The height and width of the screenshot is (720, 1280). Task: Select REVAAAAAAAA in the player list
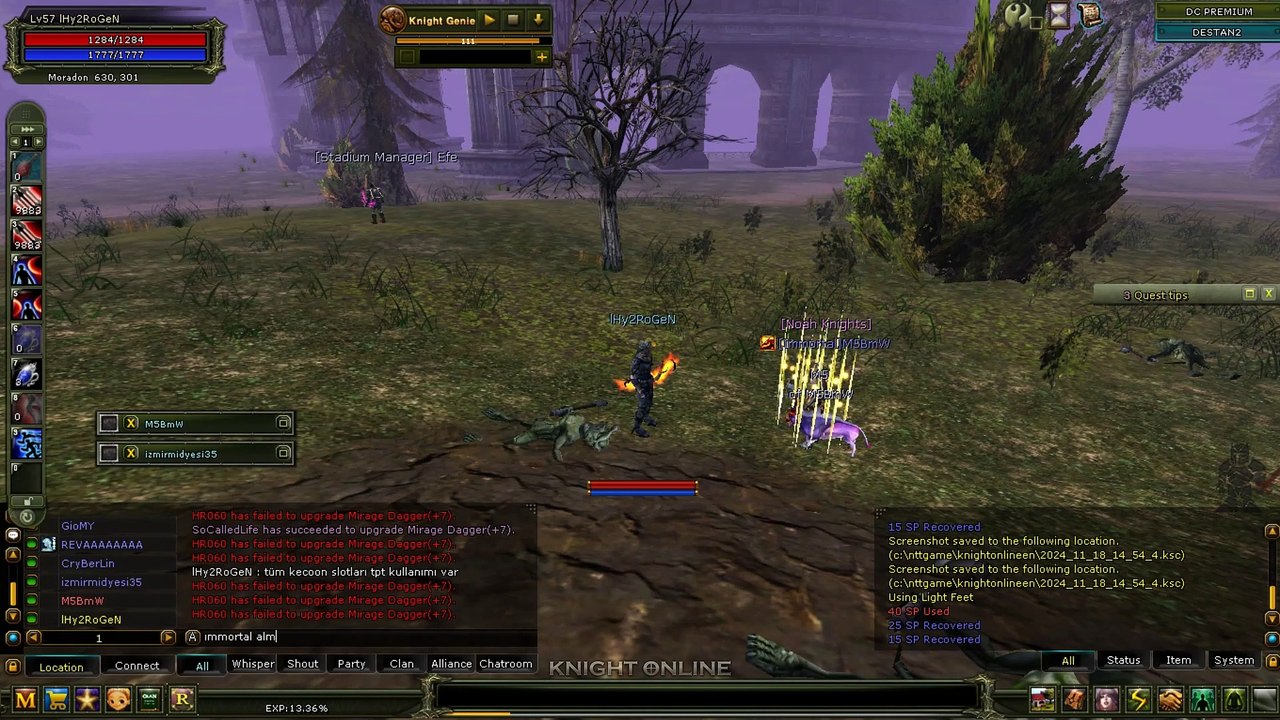pyautogui.click(x=101, y=545)
